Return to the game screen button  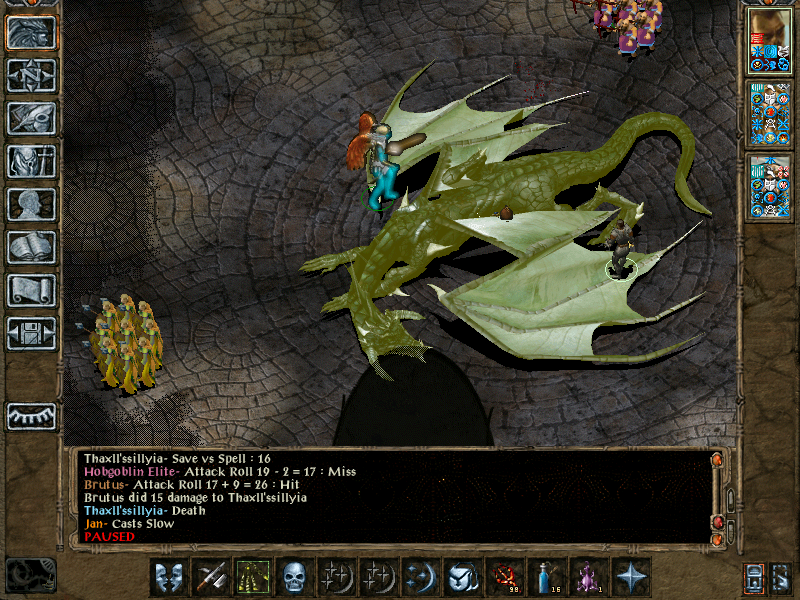pos(31,32)
